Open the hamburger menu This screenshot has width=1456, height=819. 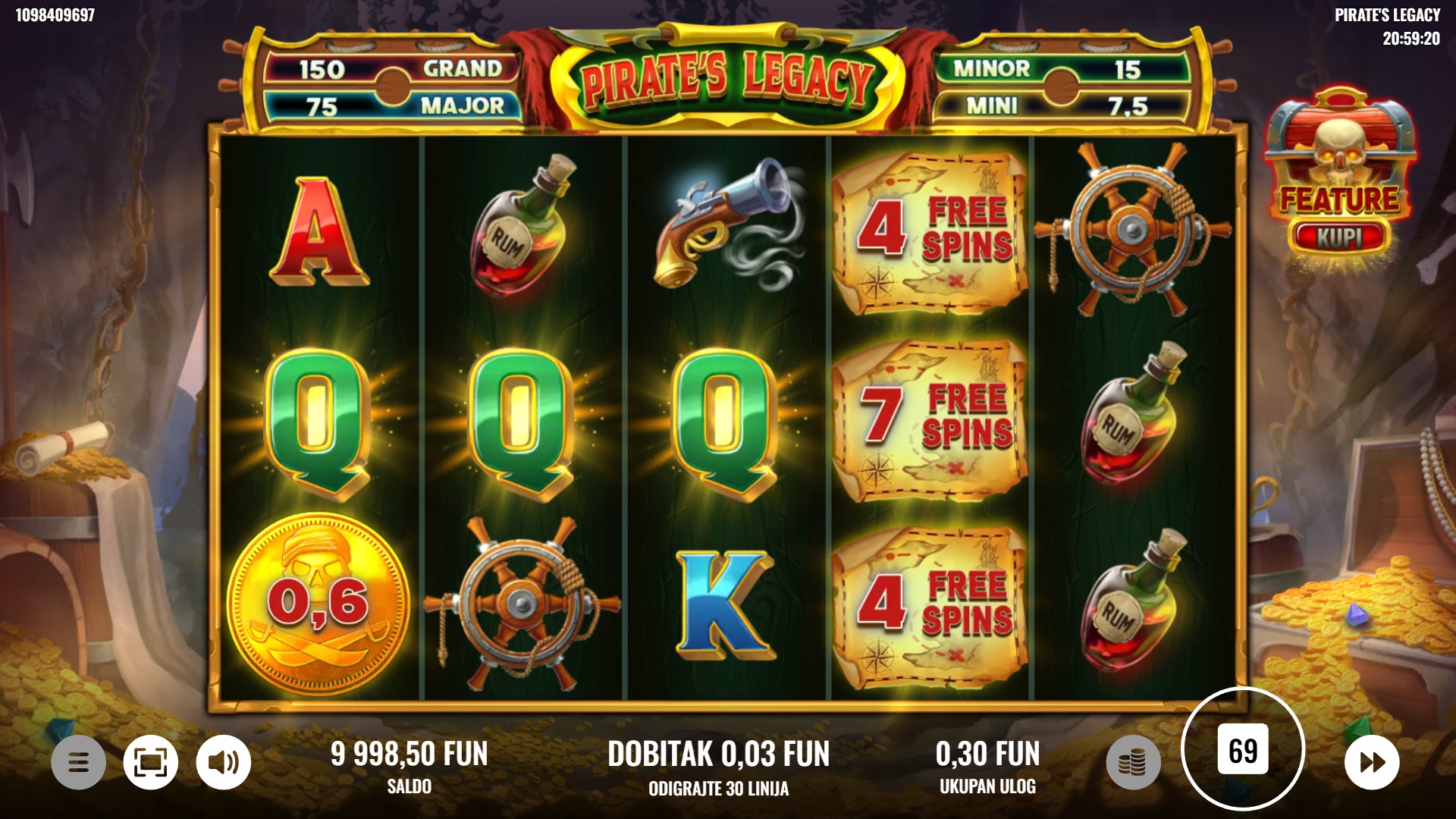[78, 761]
